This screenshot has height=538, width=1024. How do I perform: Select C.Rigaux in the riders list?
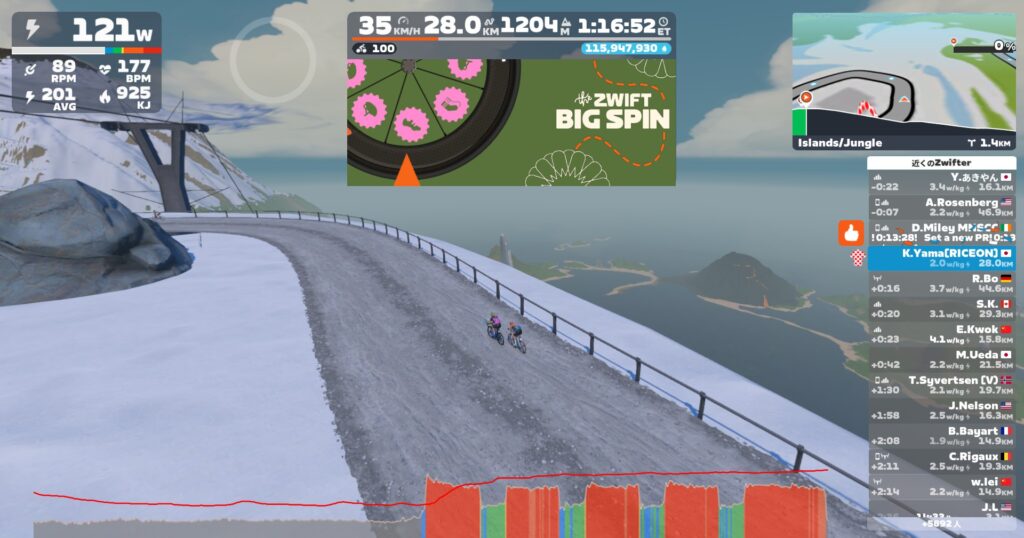click(x=941, y=461)
